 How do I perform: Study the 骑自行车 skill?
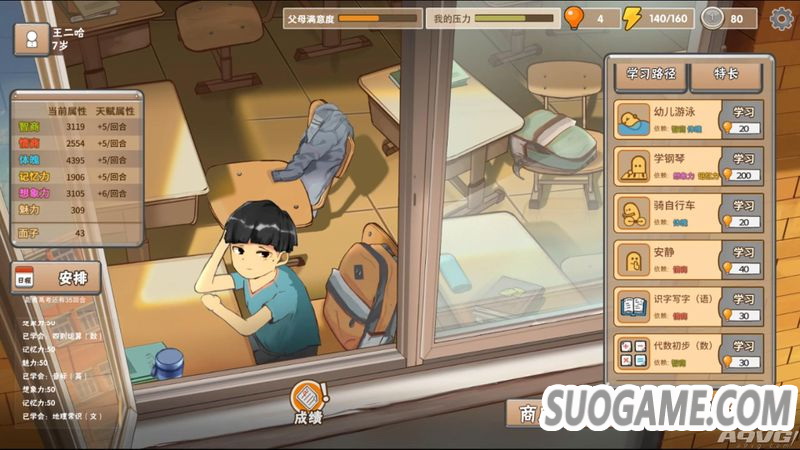pos(742,214)
